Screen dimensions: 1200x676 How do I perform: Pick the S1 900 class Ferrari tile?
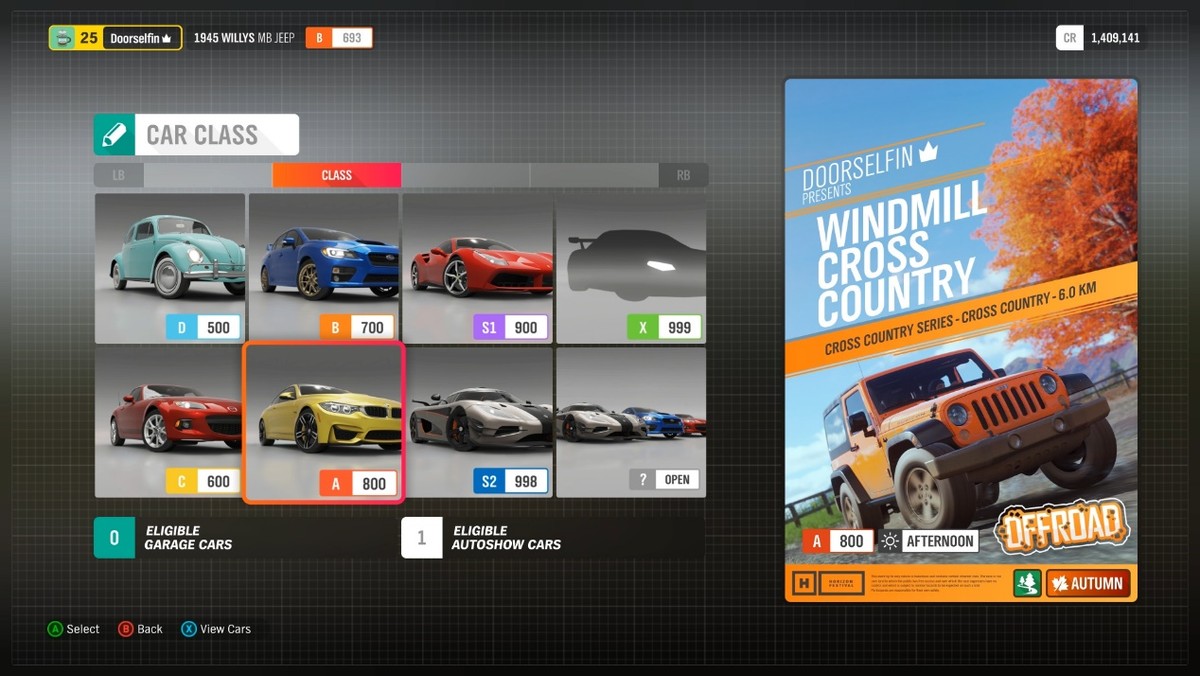(477, 267)
